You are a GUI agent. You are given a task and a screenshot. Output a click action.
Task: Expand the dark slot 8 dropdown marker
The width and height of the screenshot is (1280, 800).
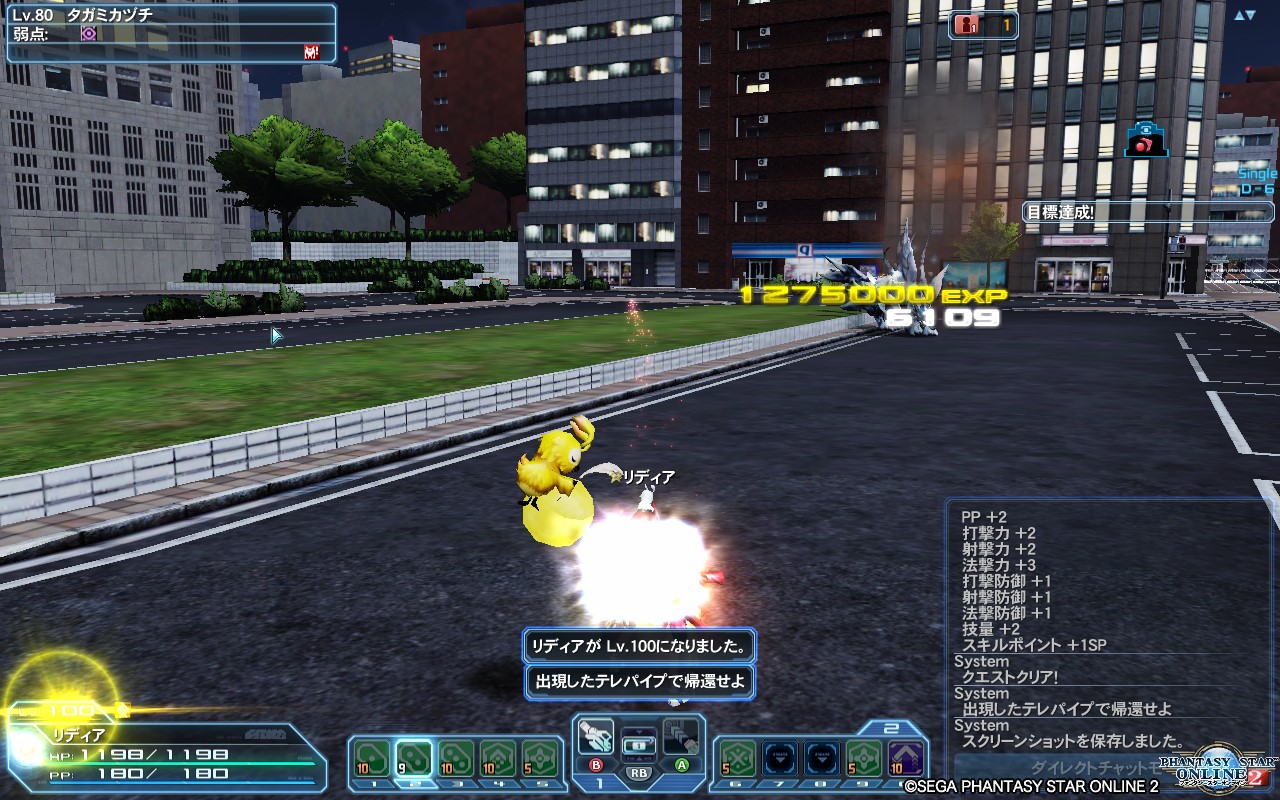click(x=823, y=758)
